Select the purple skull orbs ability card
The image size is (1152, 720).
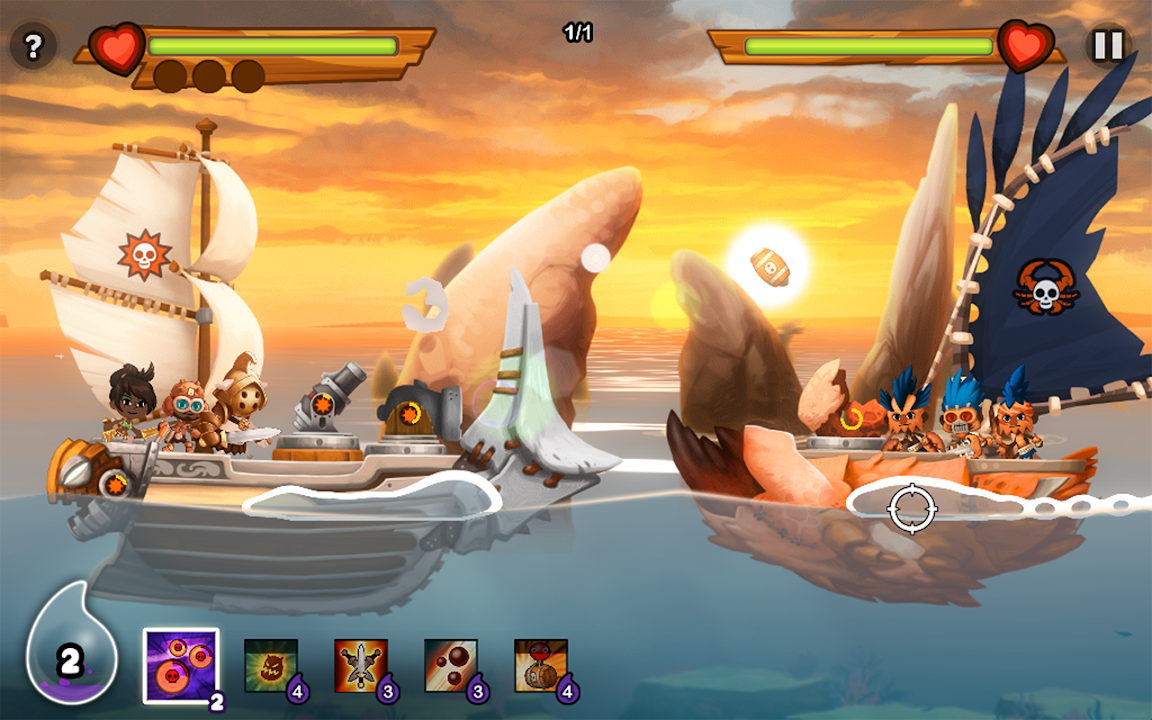pos(181,666)
